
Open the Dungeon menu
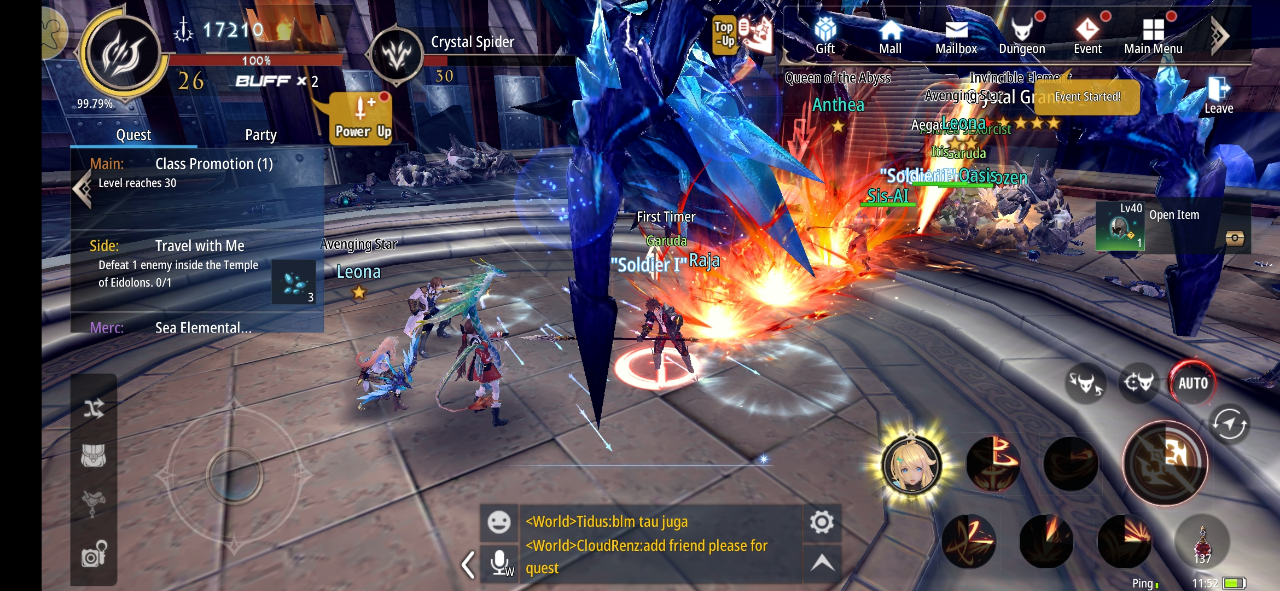point(1022,34)
